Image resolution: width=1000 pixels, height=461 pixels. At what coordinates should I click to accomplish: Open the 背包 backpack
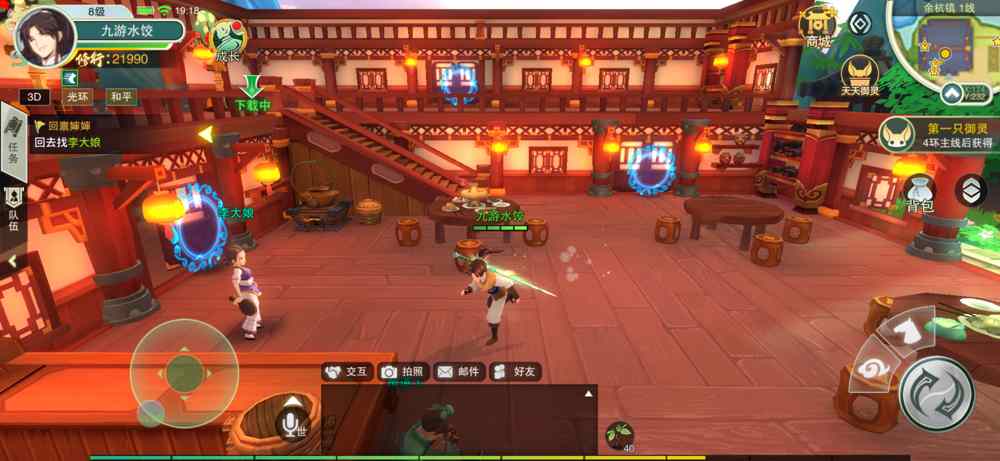click(x=920, y=194)
